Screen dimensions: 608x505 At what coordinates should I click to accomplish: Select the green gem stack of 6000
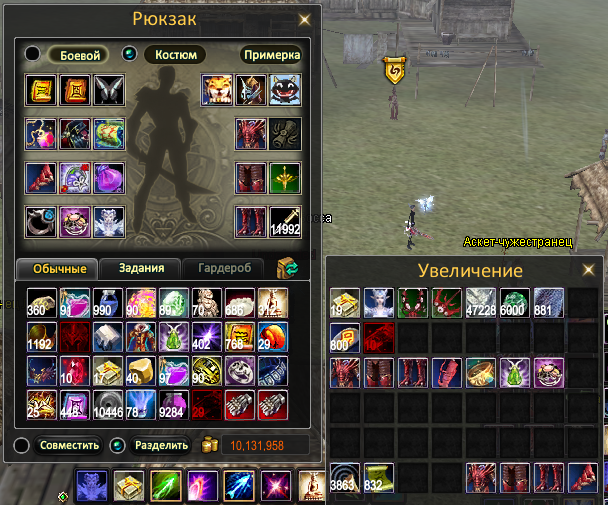(x=514, y=303)
